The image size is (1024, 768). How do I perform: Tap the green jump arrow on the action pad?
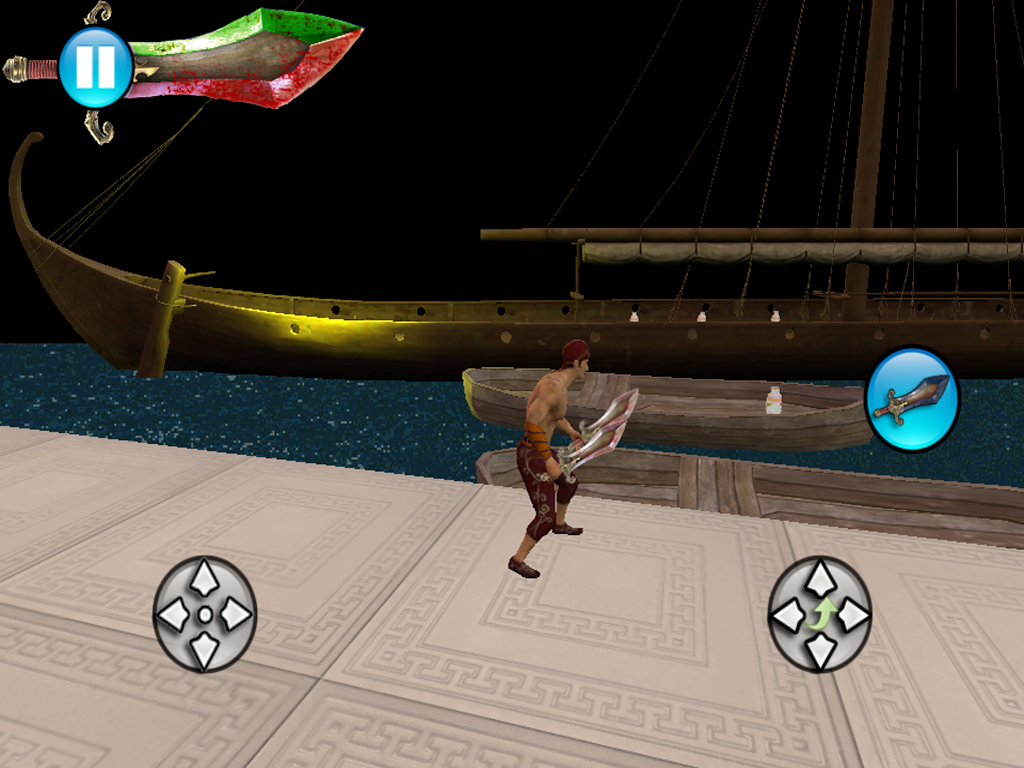pyautogui.click(x=820, y=614)
